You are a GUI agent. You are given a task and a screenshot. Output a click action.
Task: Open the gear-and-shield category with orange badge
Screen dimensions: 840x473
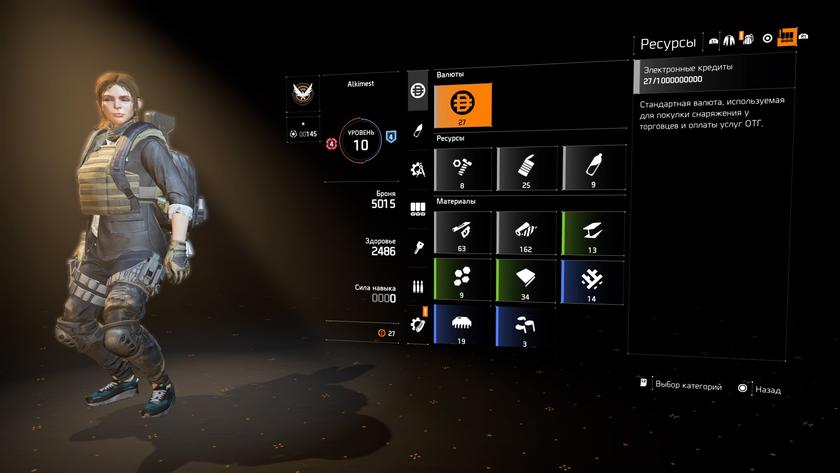(x=418, y=325)
